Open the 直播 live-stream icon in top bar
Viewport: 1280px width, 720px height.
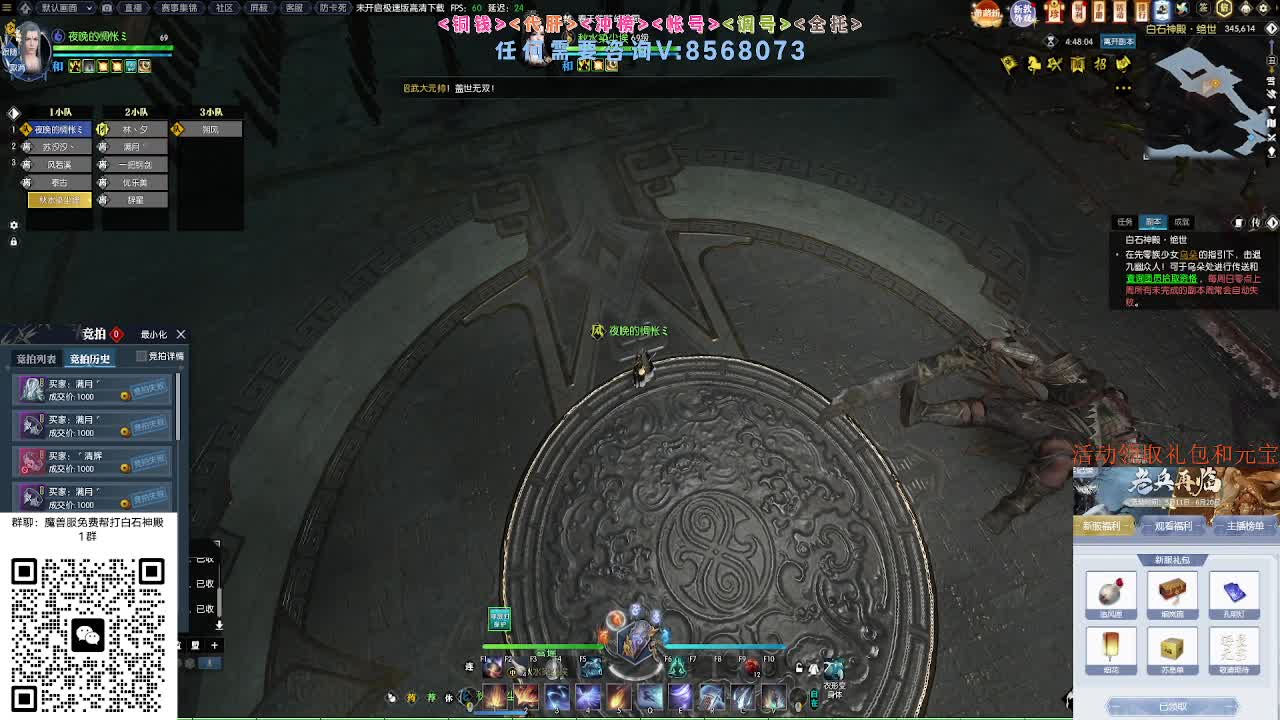tap(133, 8)
